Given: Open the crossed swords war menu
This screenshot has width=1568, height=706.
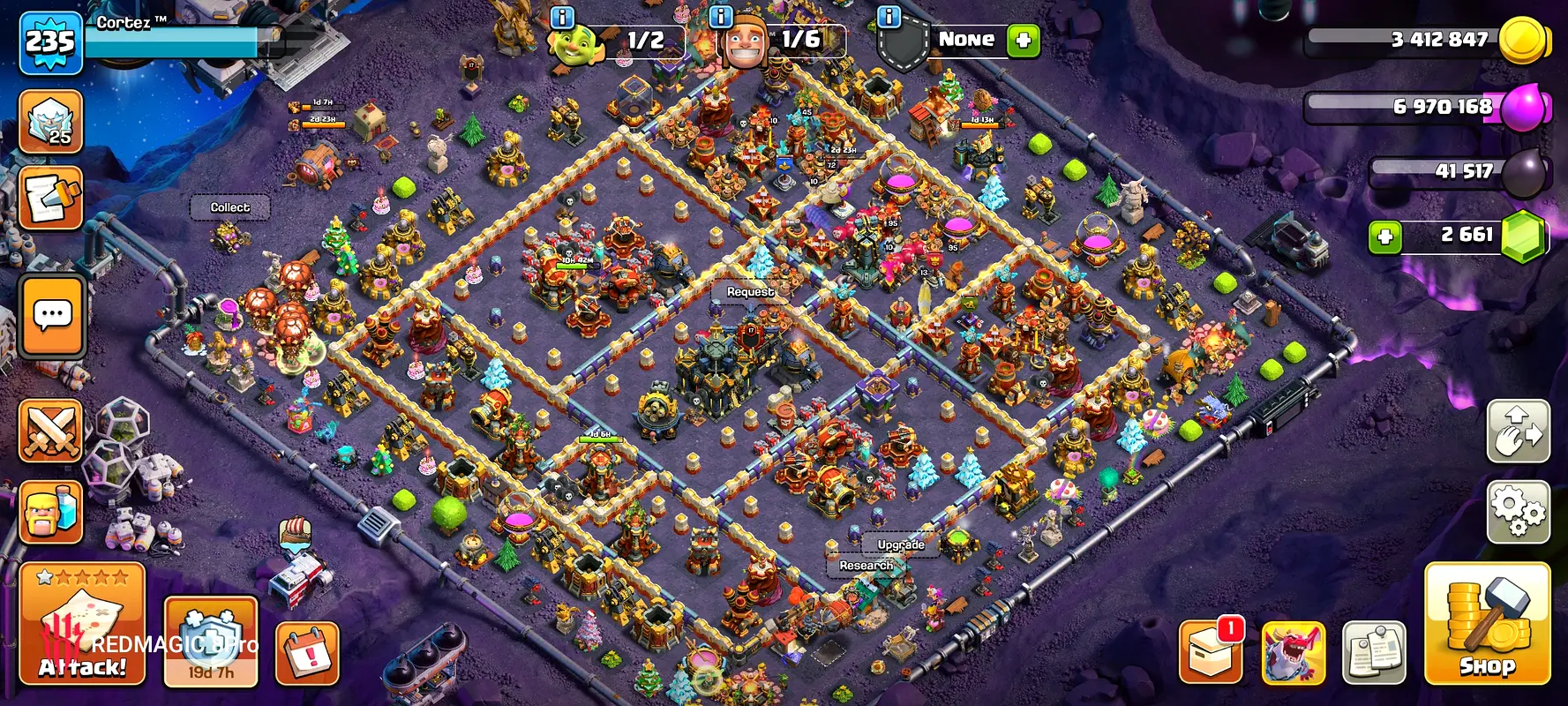Looking at the screenshot, I should click(x=51, y=432).
